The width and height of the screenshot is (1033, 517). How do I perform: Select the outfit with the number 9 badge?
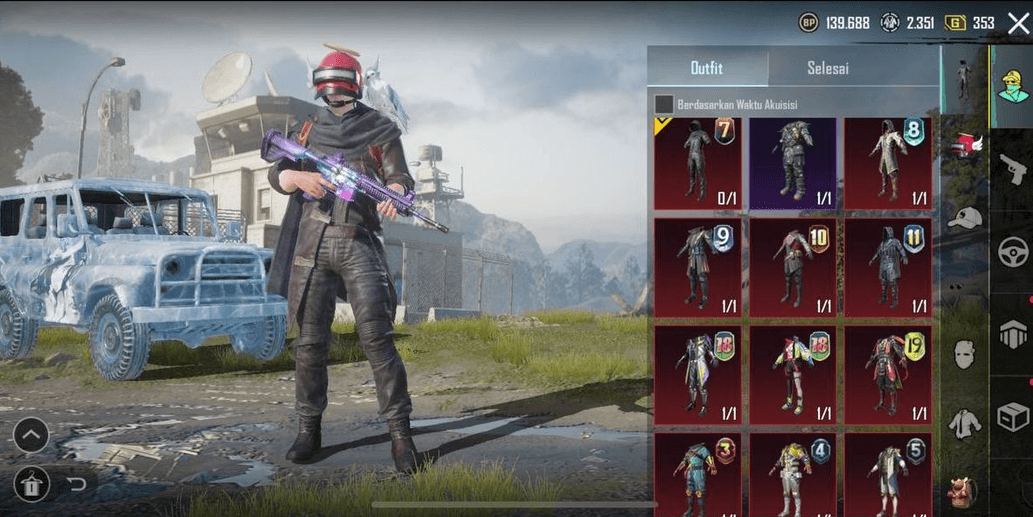click(697, 267)
